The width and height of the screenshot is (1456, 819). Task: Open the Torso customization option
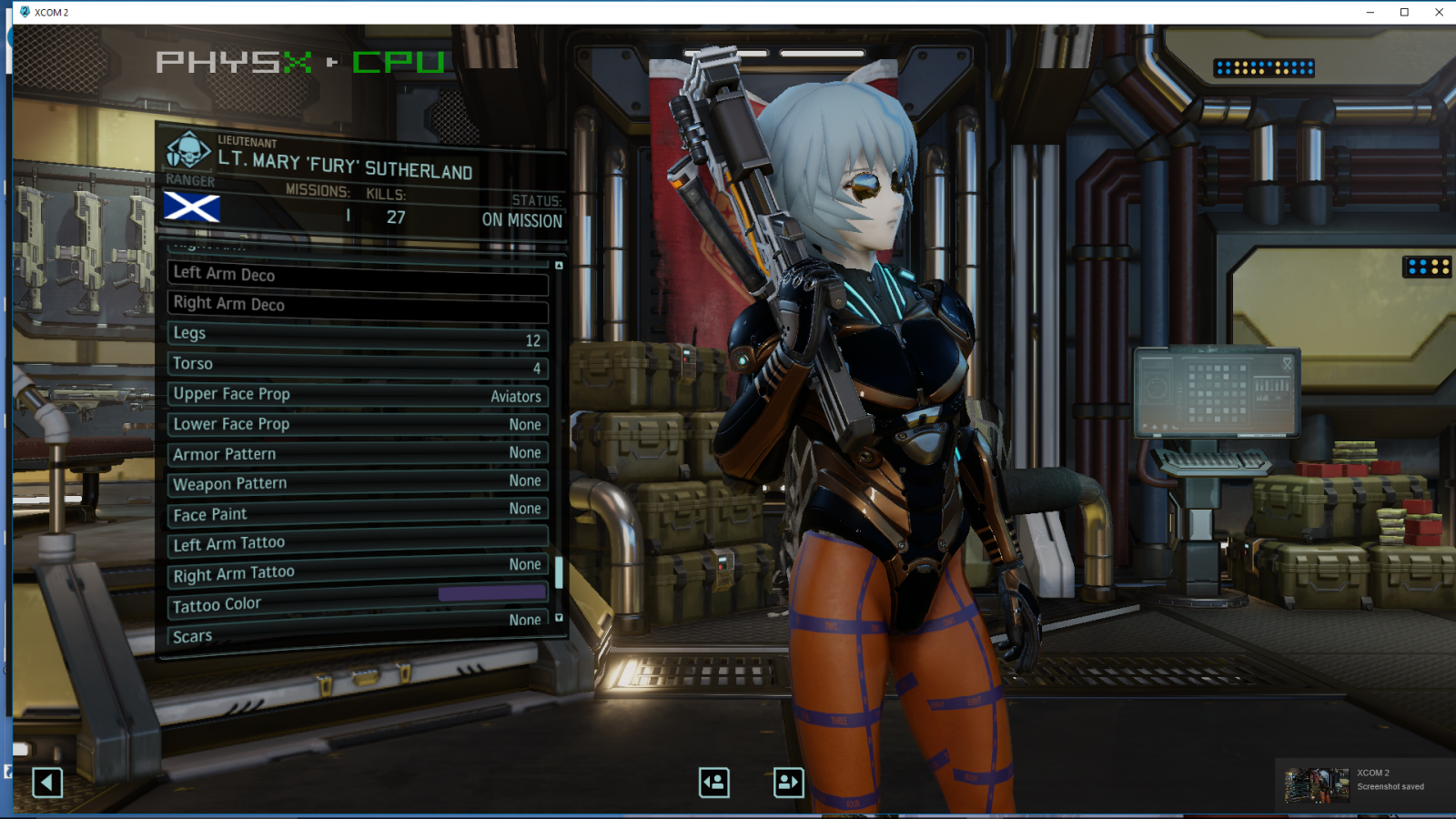click(355, 366)
